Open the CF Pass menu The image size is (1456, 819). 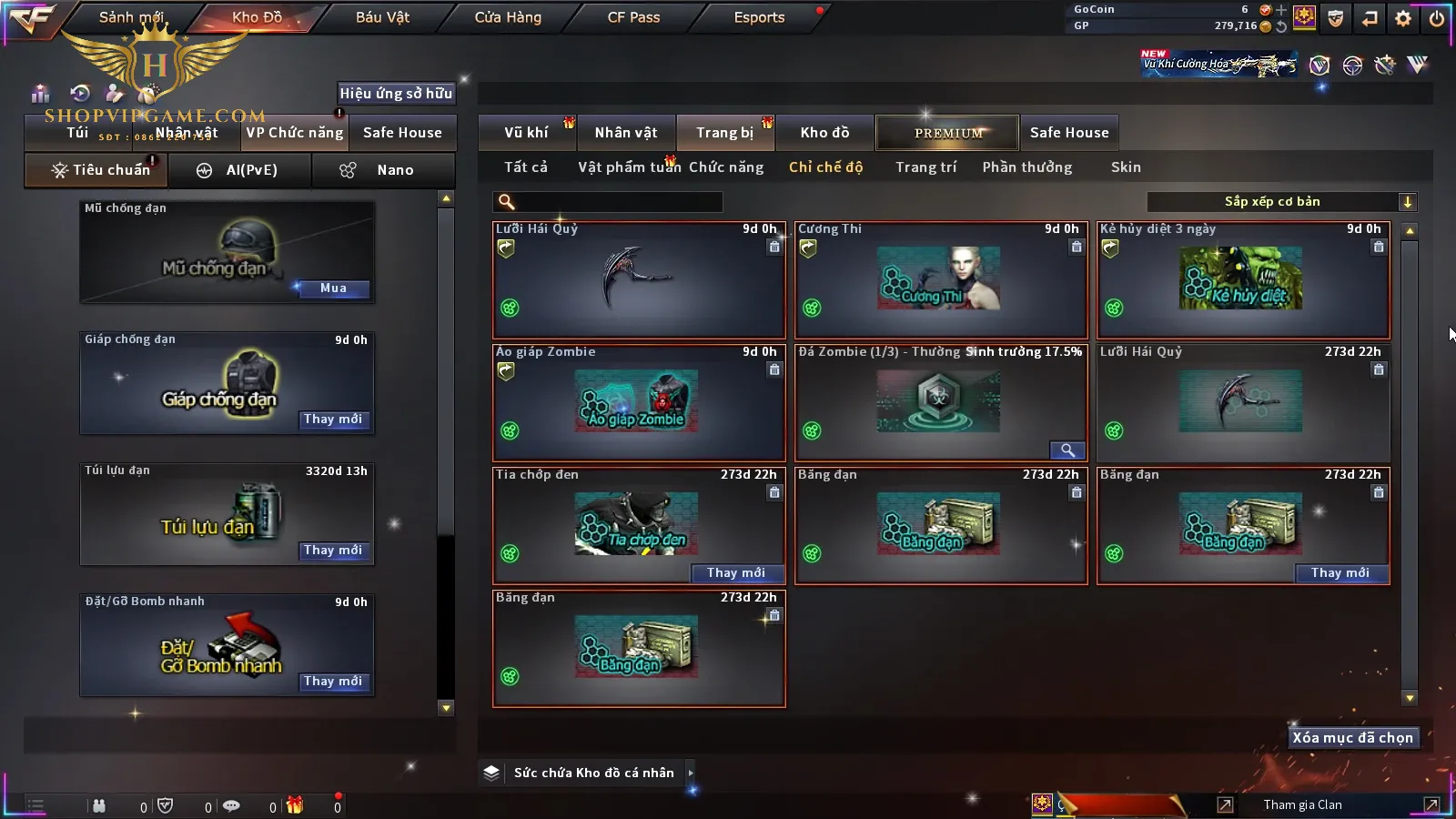click(633, 17)
